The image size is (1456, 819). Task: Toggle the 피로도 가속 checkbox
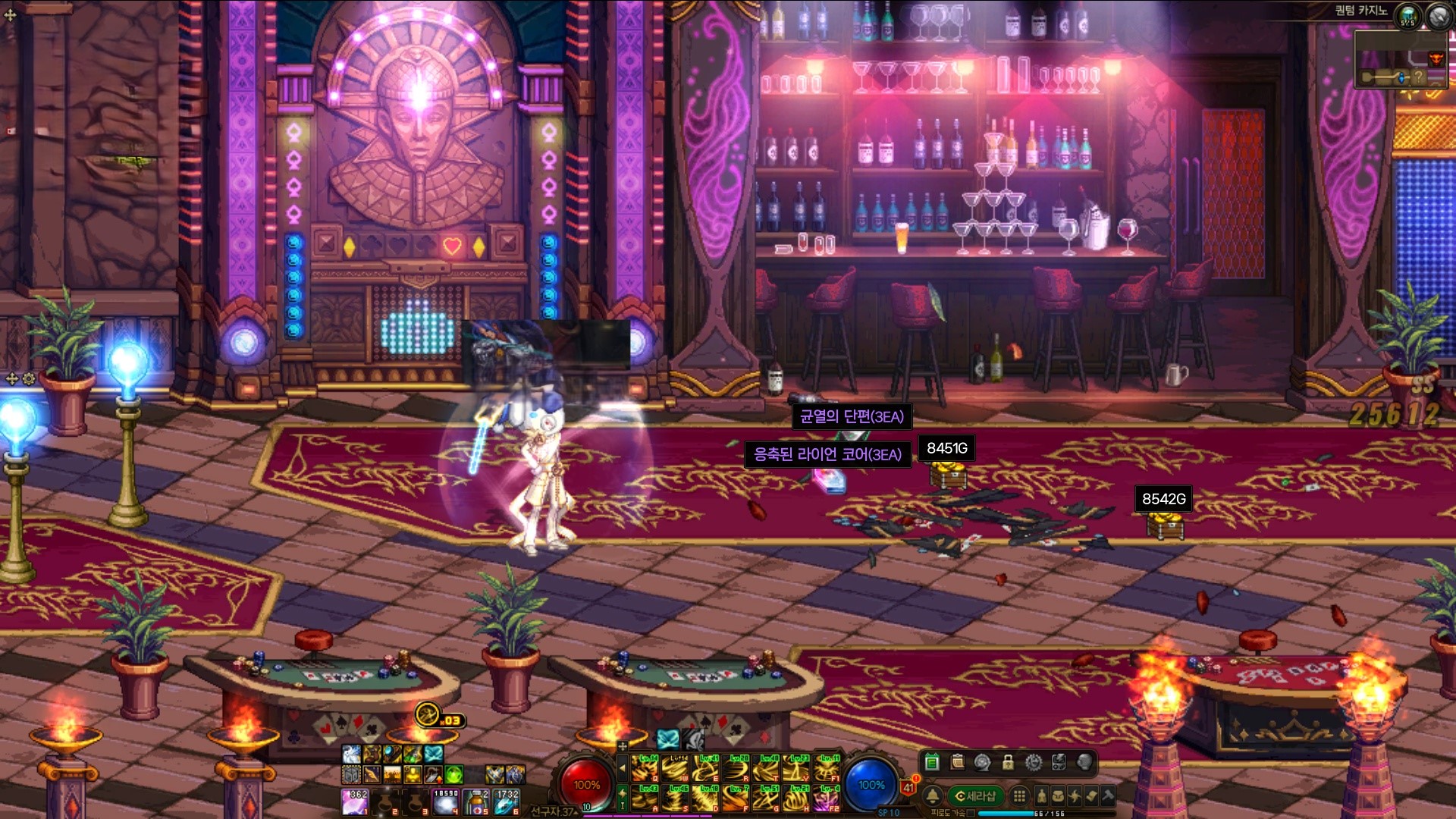pos(971,813)
